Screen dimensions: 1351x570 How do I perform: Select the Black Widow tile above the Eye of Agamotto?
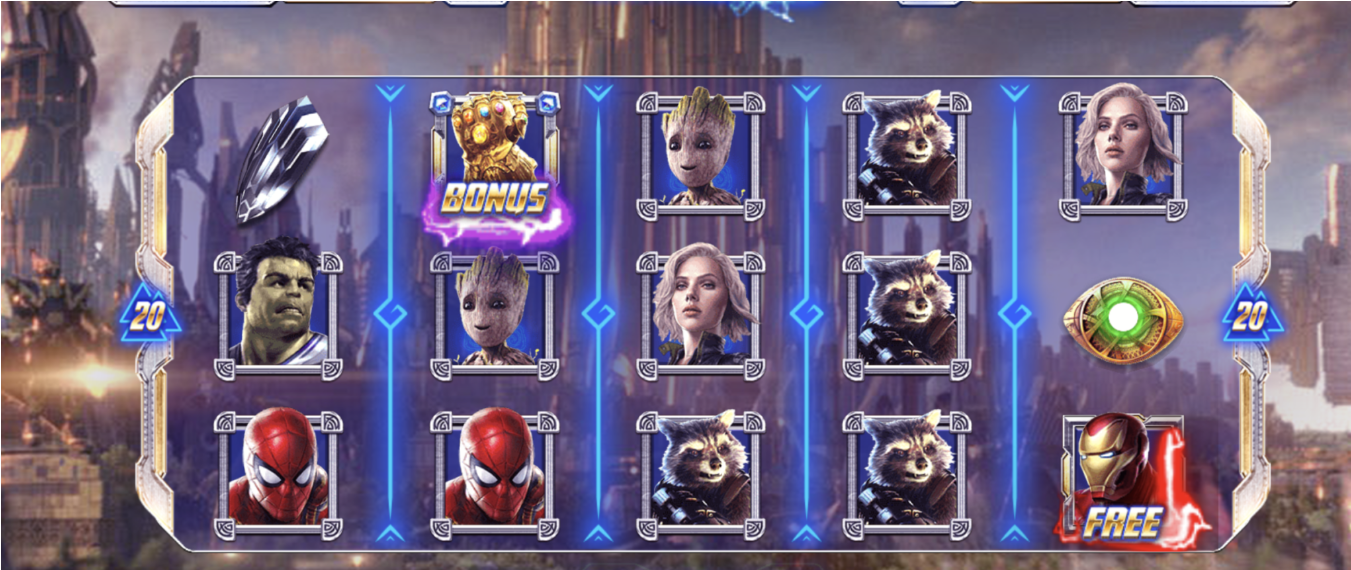(x=1123, y=148)
